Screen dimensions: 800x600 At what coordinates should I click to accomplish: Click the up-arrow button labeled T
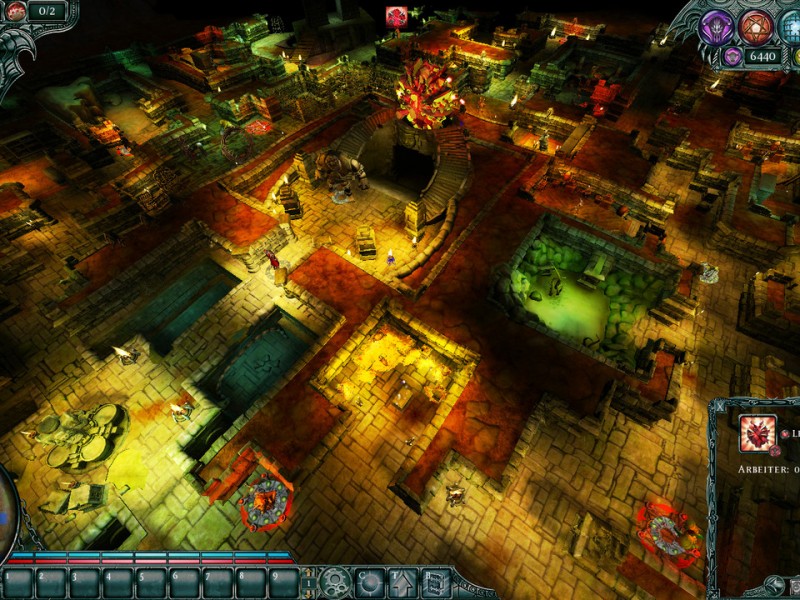coord(403,582)
